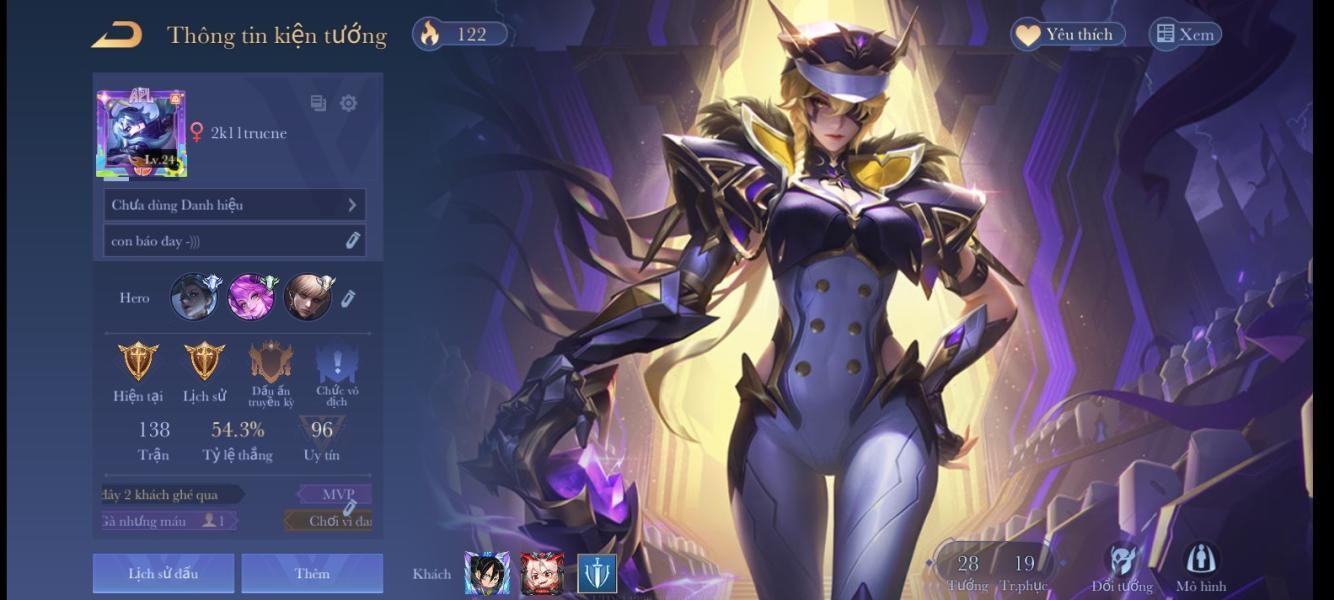Select the pink-haired favorite hero portrait
Viewport: 1334px width, 600px height.
tap(251, 297)
